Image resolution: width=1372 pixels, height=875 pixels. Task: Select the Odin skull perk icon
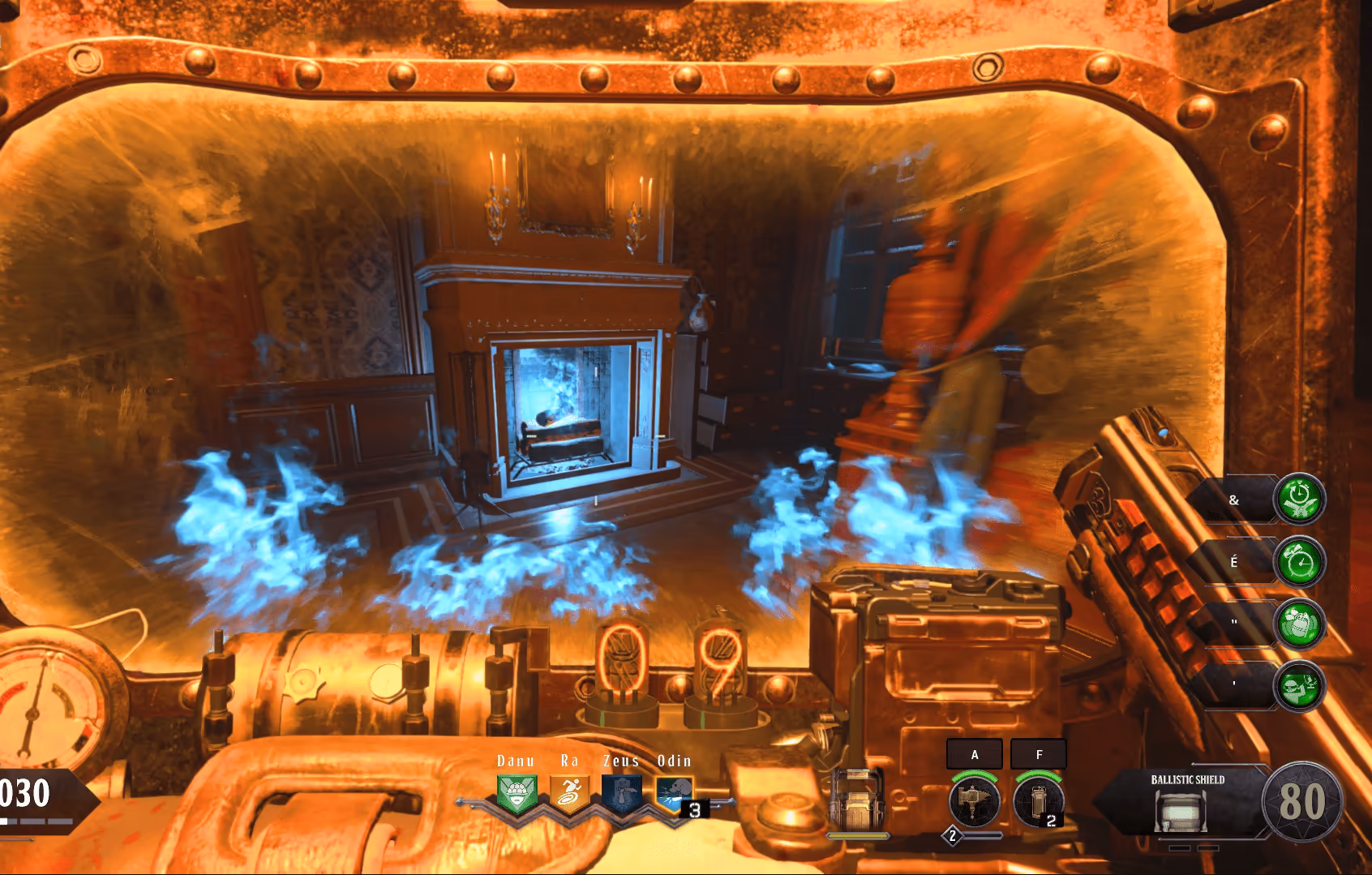pos(675,794)
